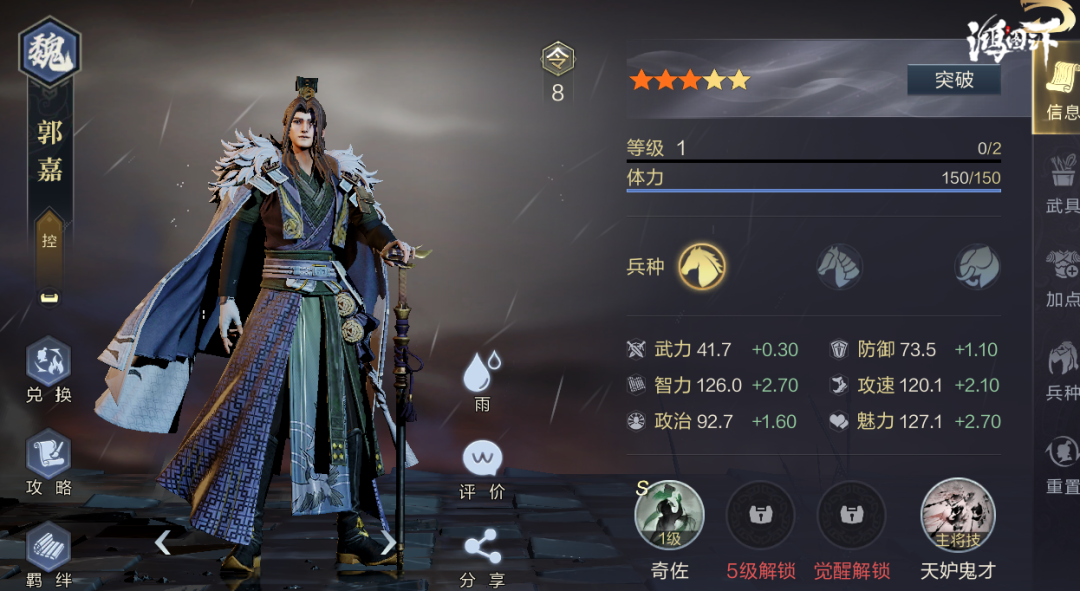Open the 兑换 exchange menu
Screen dimensions: 1080x591
[x=49, y=371]
